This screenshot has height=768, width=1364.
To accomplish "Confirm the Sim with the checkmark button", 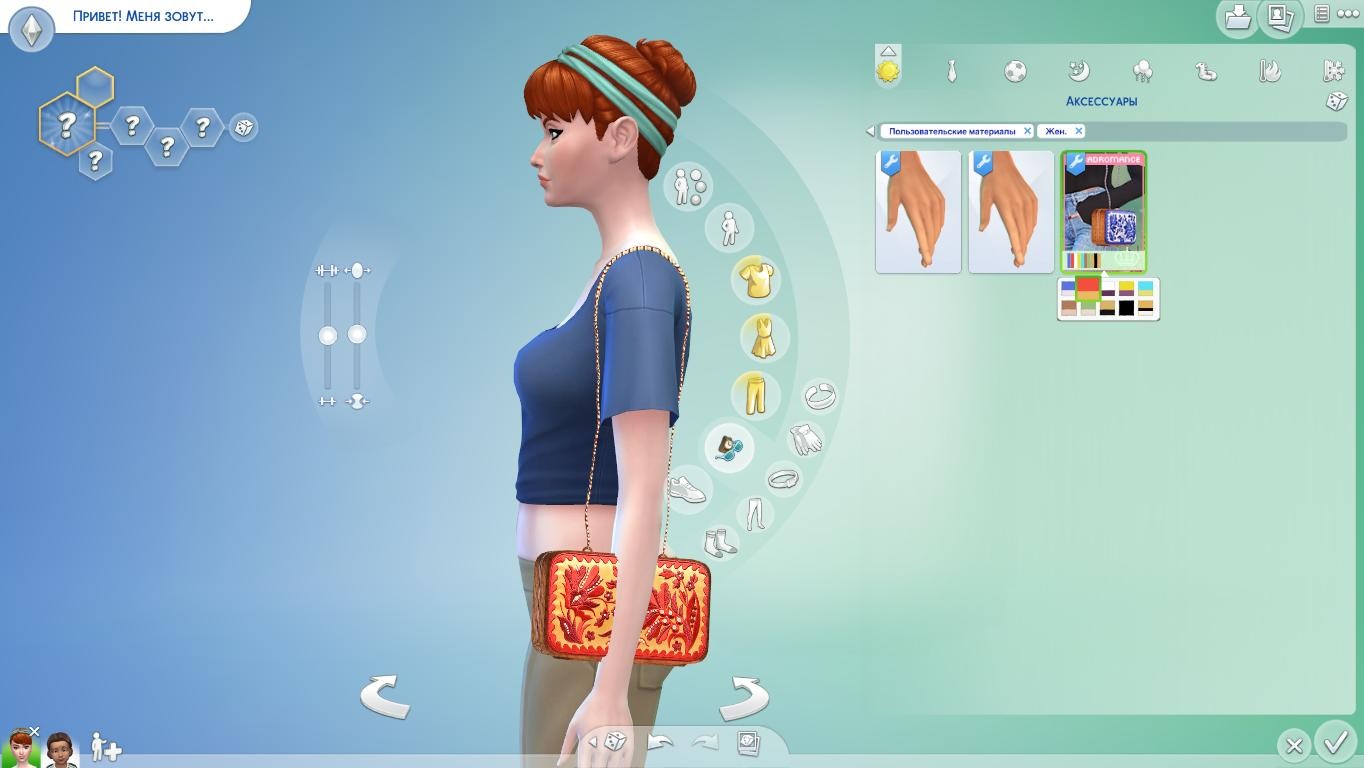I will tap(1336, 743).
